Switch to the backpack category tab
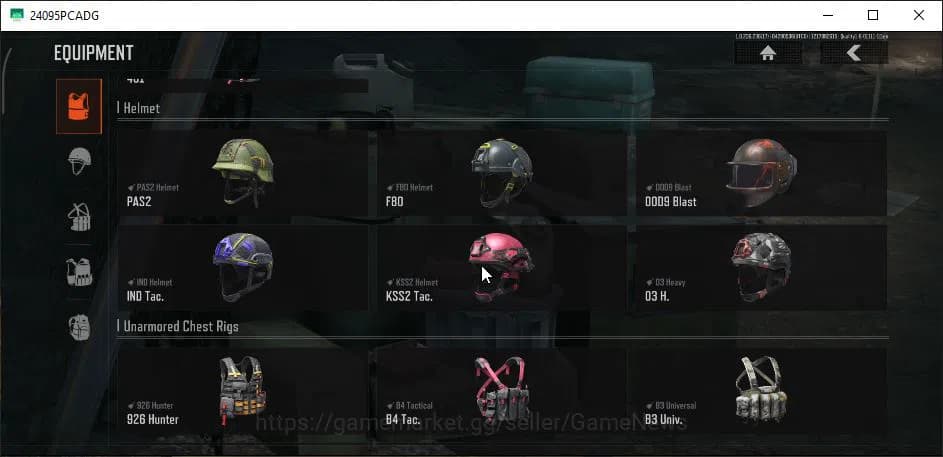Image resolution: width=943 pixels, height=457 pixels. (79, 326)
